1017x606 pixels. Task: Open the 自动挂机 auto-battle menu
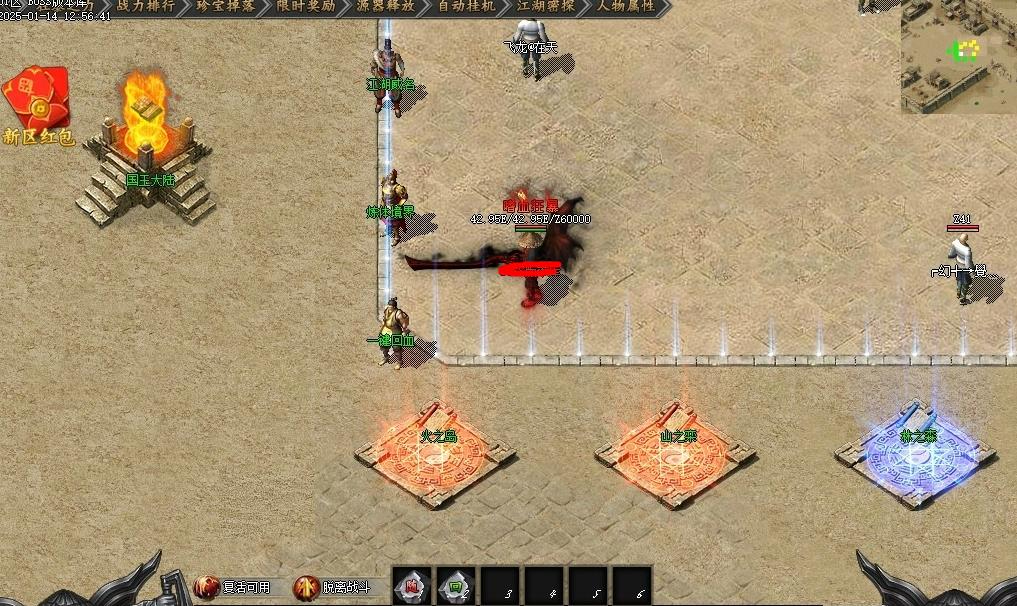[468, 6]
